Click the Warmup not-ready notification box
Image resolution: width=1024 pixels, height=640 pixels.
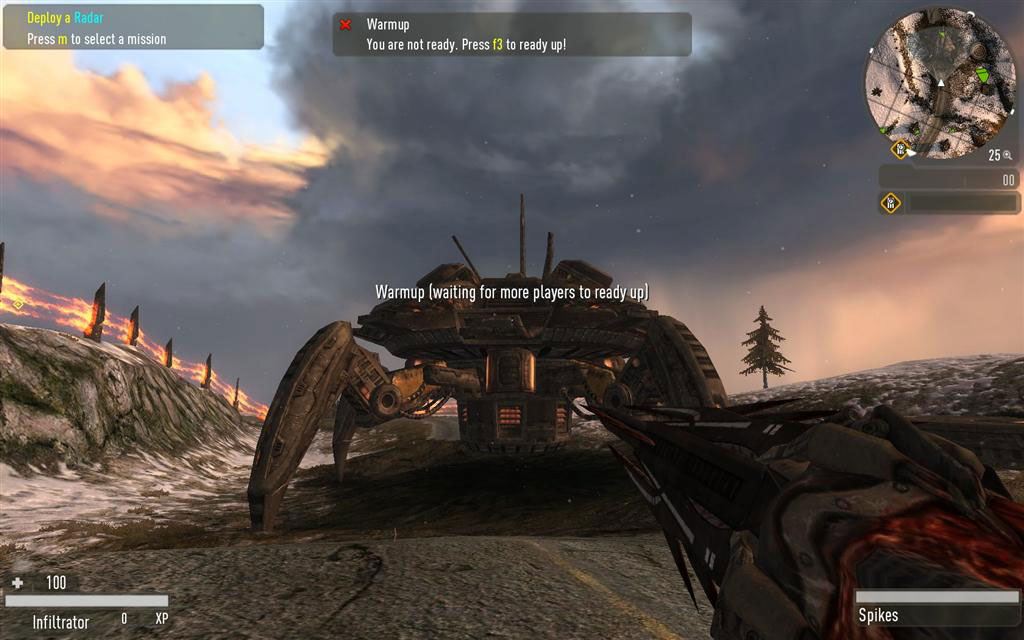tap(512, 34)
